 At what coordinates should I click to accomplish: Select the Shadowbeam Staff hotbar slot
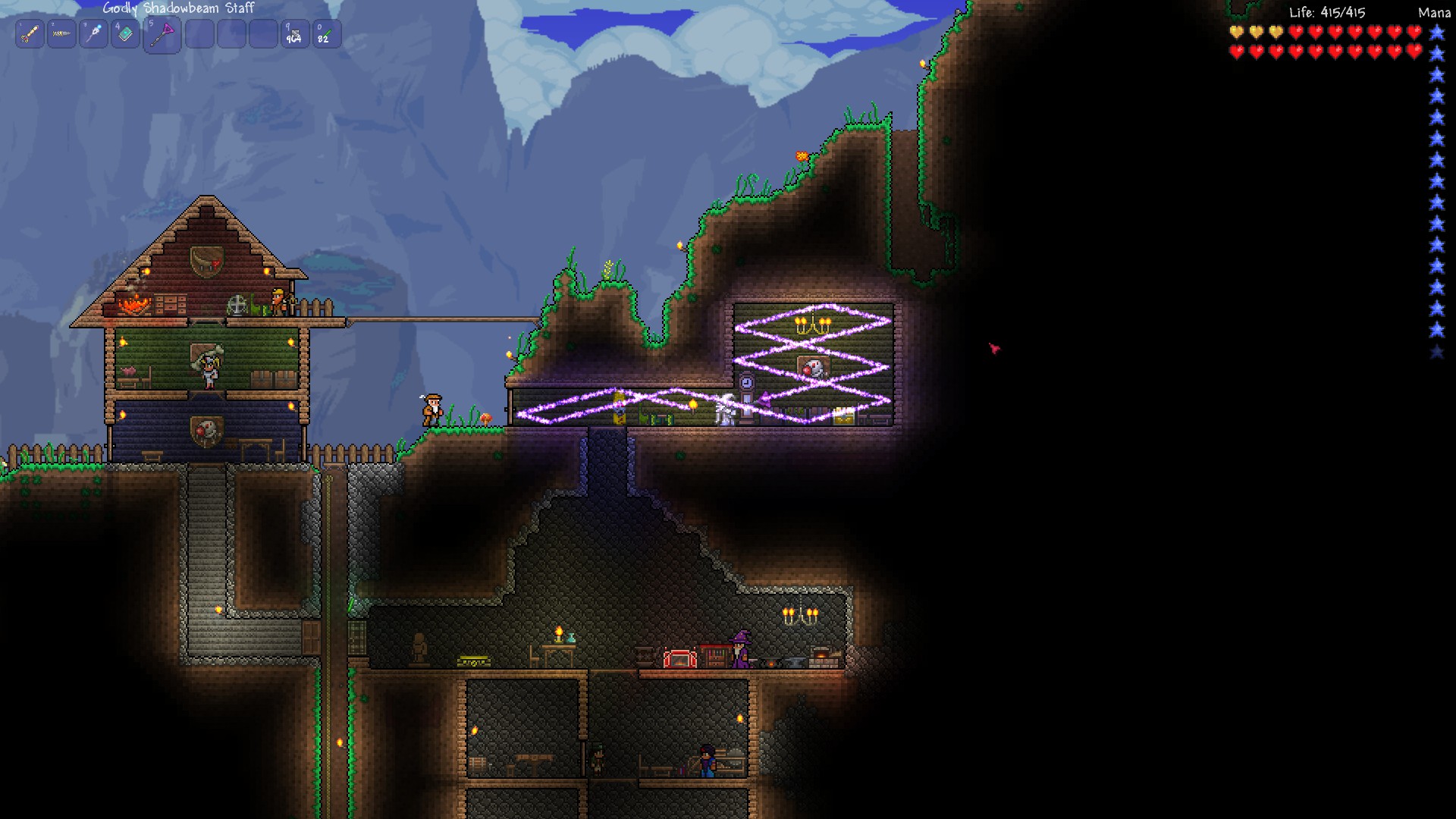pyautogui.click(x=162, y=34)
